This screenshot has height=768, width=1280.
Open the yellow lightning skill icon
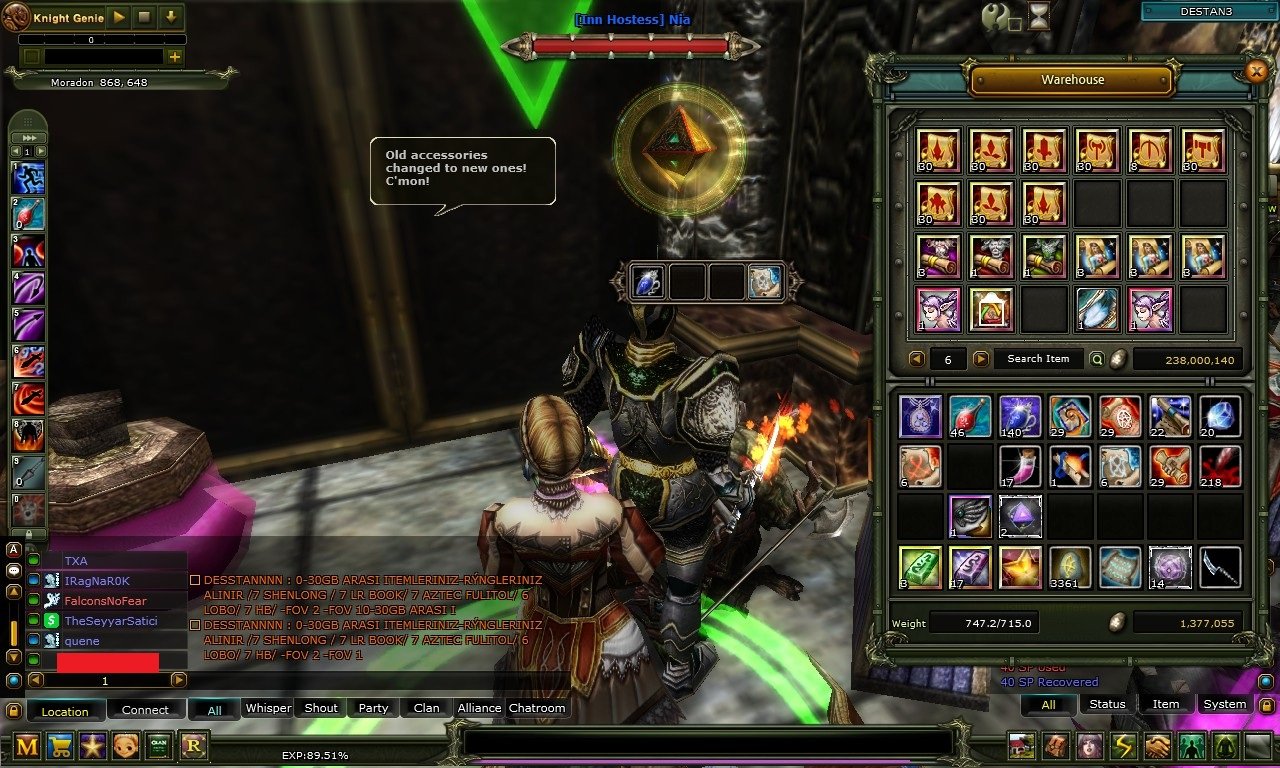click(1124, 746)
